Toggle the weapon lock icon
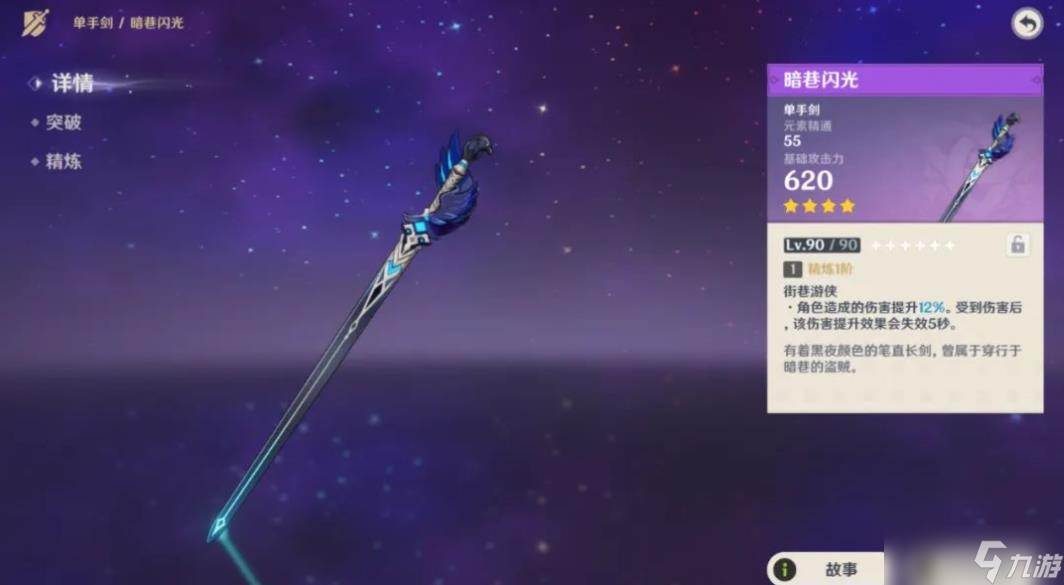The image size is (1064, 585). click(x=1017, y=245)
